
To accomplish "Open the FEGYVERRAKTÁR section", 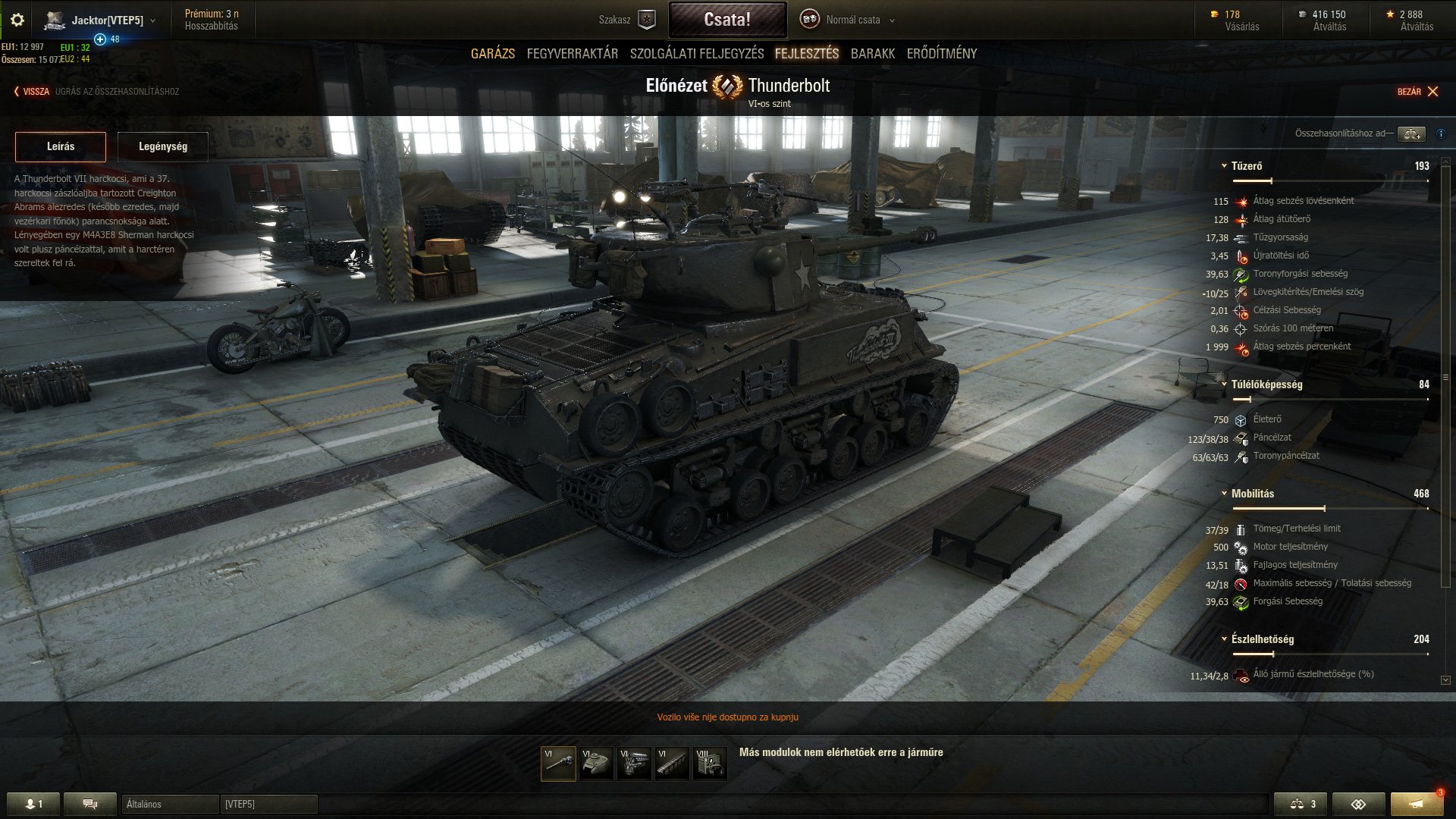I will click(x=573, y=54).
